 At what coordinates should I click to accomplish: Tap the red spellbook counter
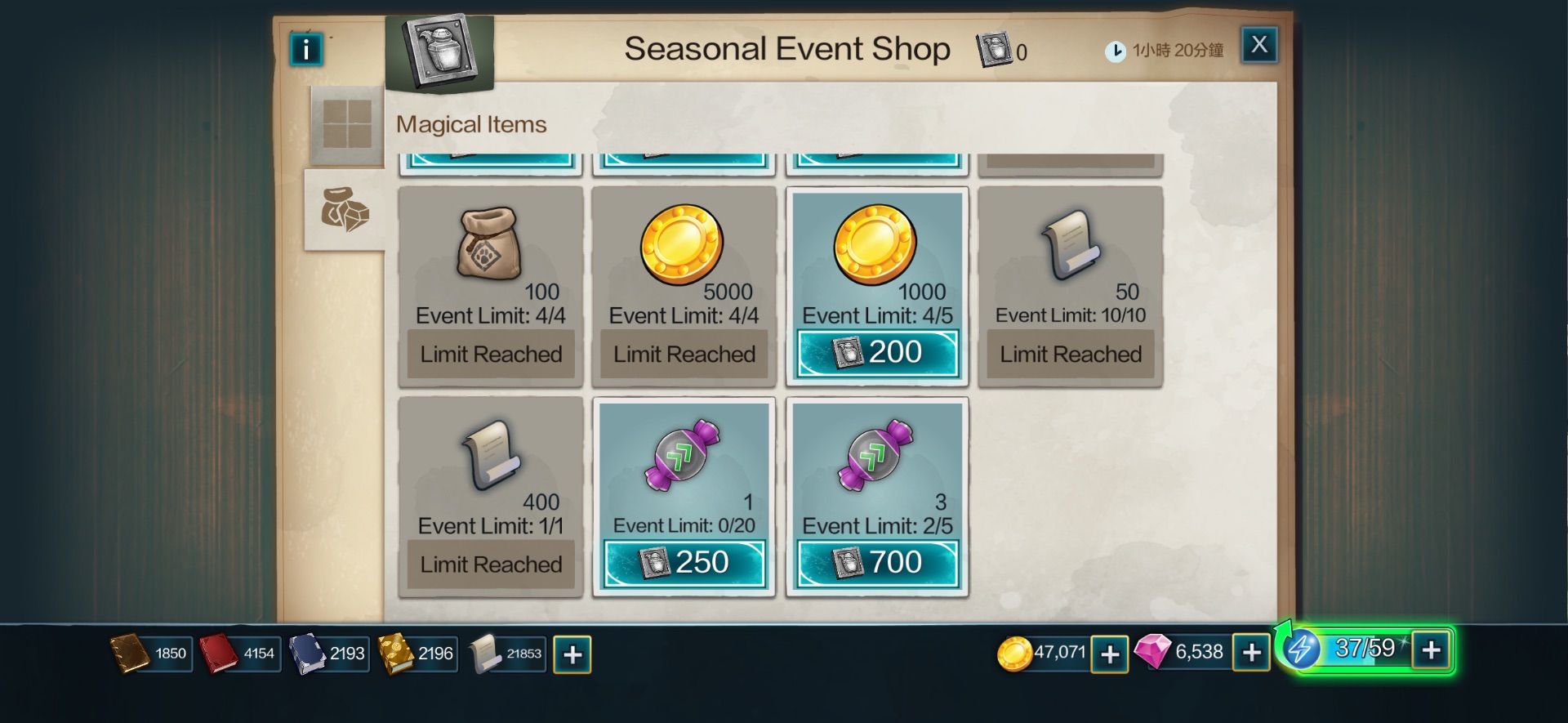[240, 654]
